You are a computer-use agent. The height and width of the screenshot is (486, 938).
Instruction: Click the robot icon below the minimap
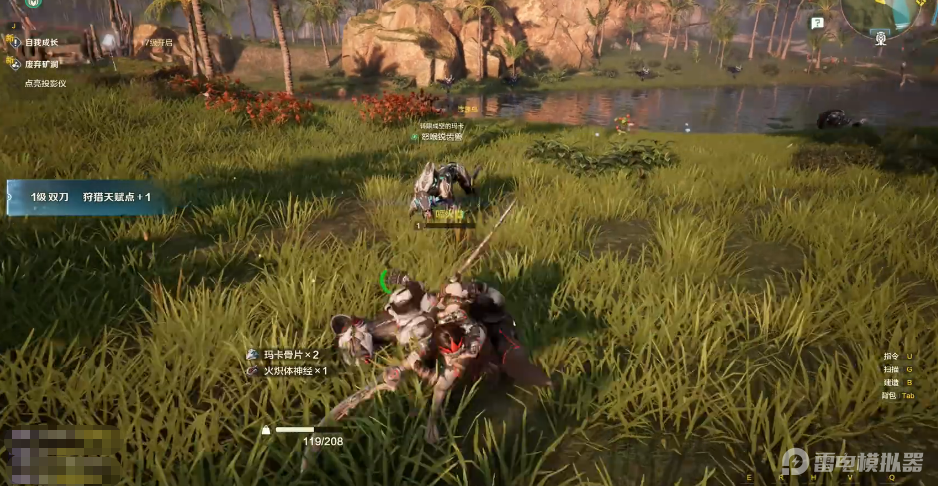(880, 39)
